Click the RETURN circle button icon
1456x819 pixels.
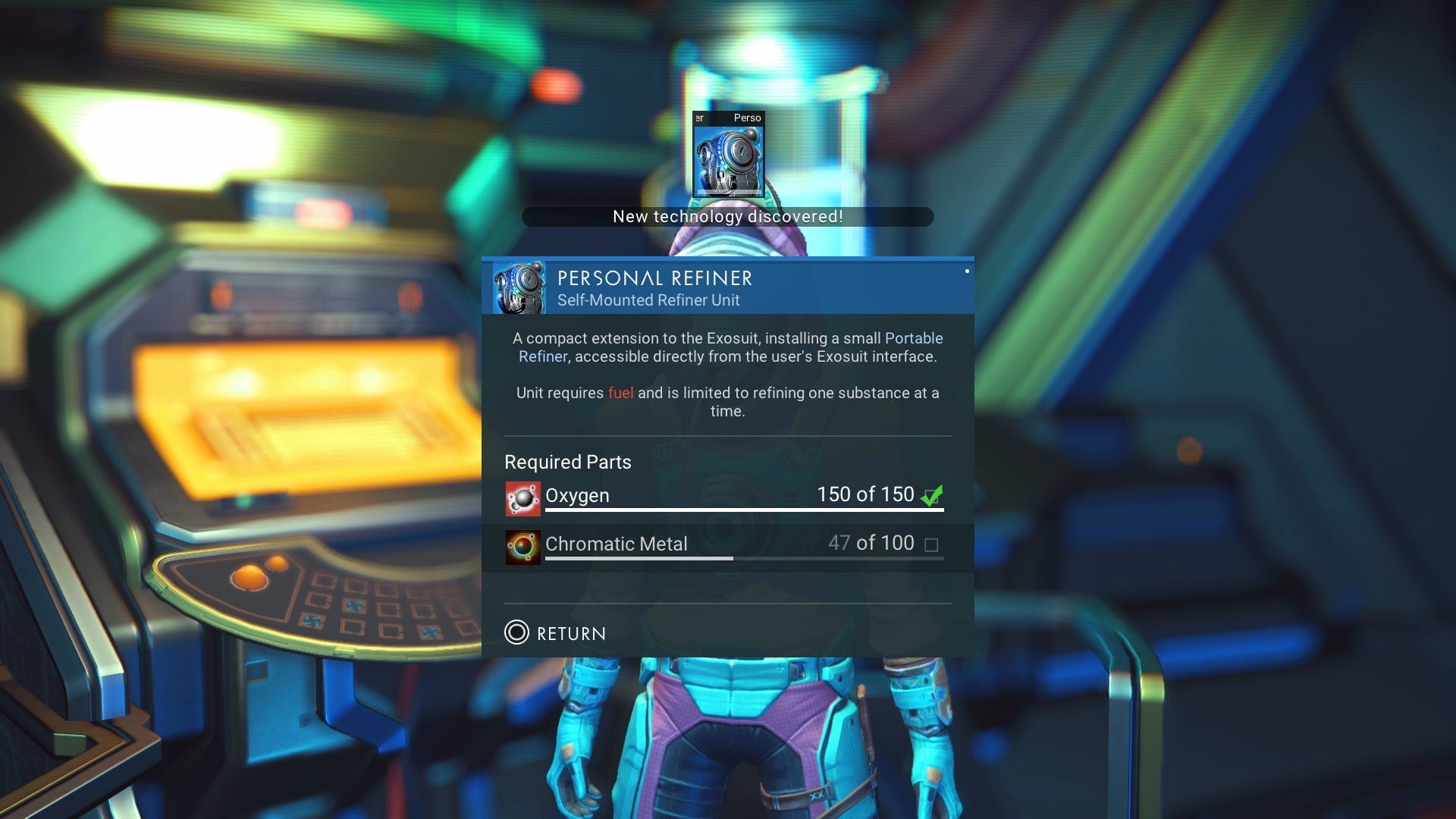tap(518, 634)
